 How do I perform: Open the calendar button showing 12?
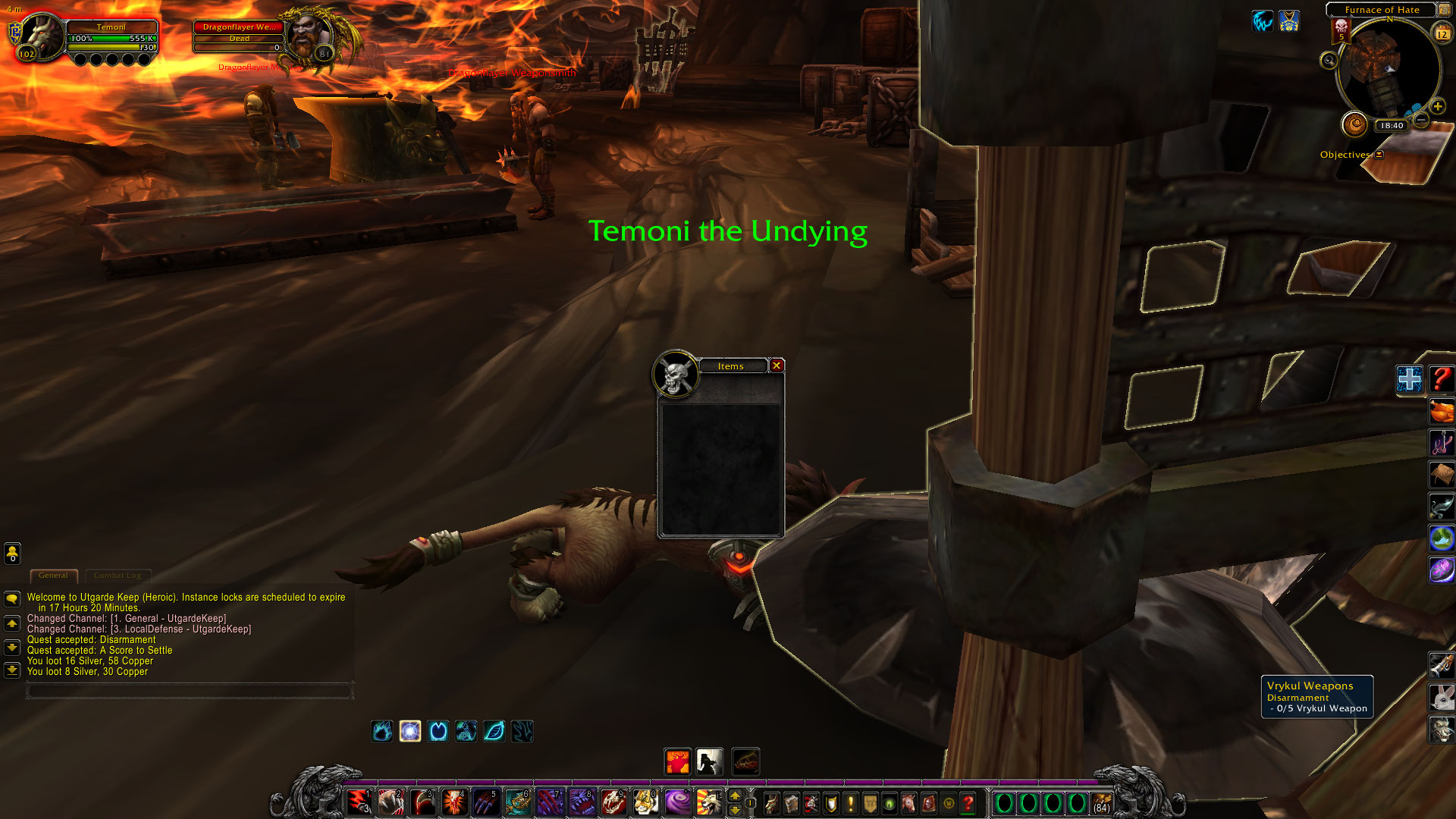[x=1442, y=33]
